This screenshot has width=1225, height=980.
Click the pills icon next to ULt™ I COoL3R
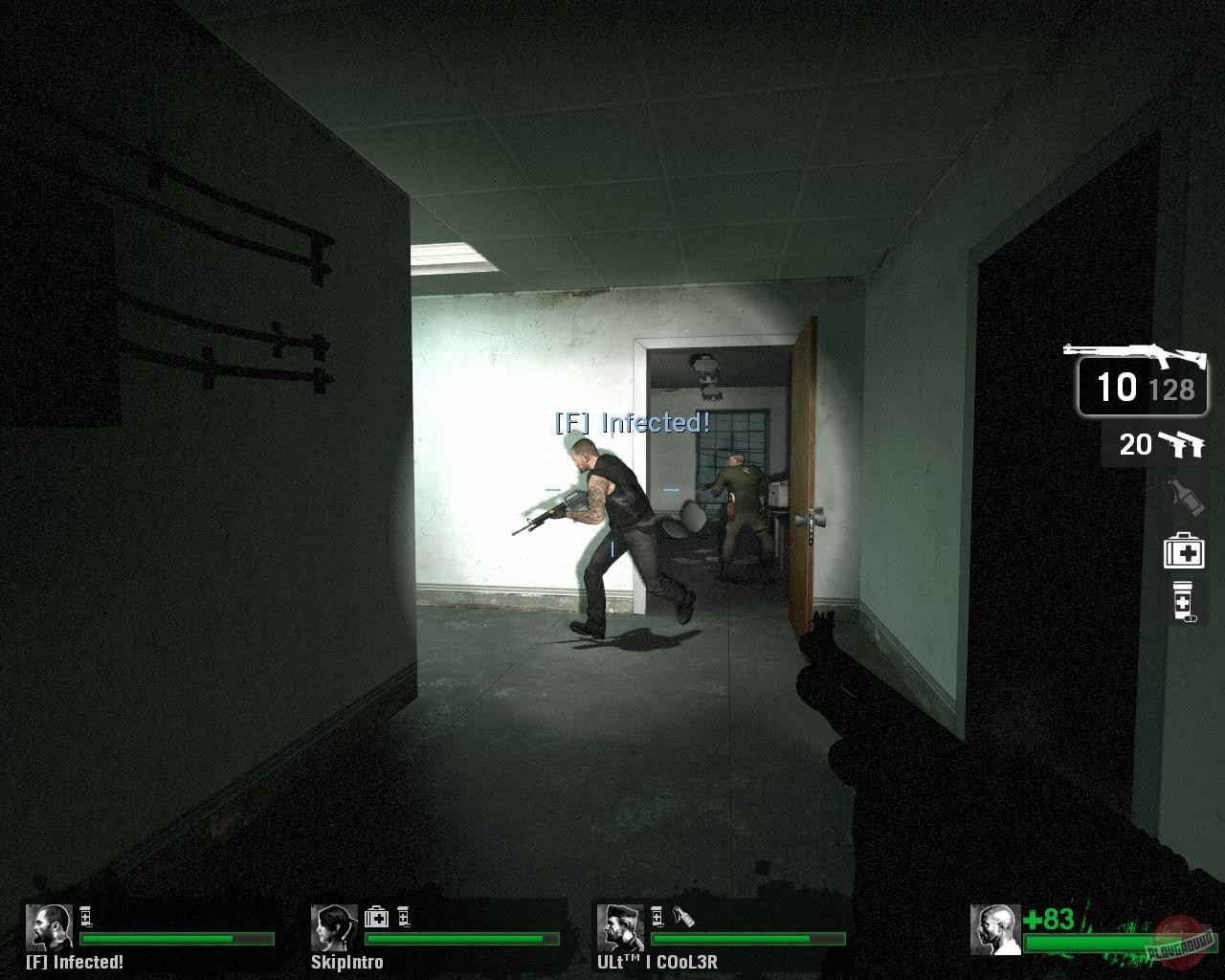point(658,916)
